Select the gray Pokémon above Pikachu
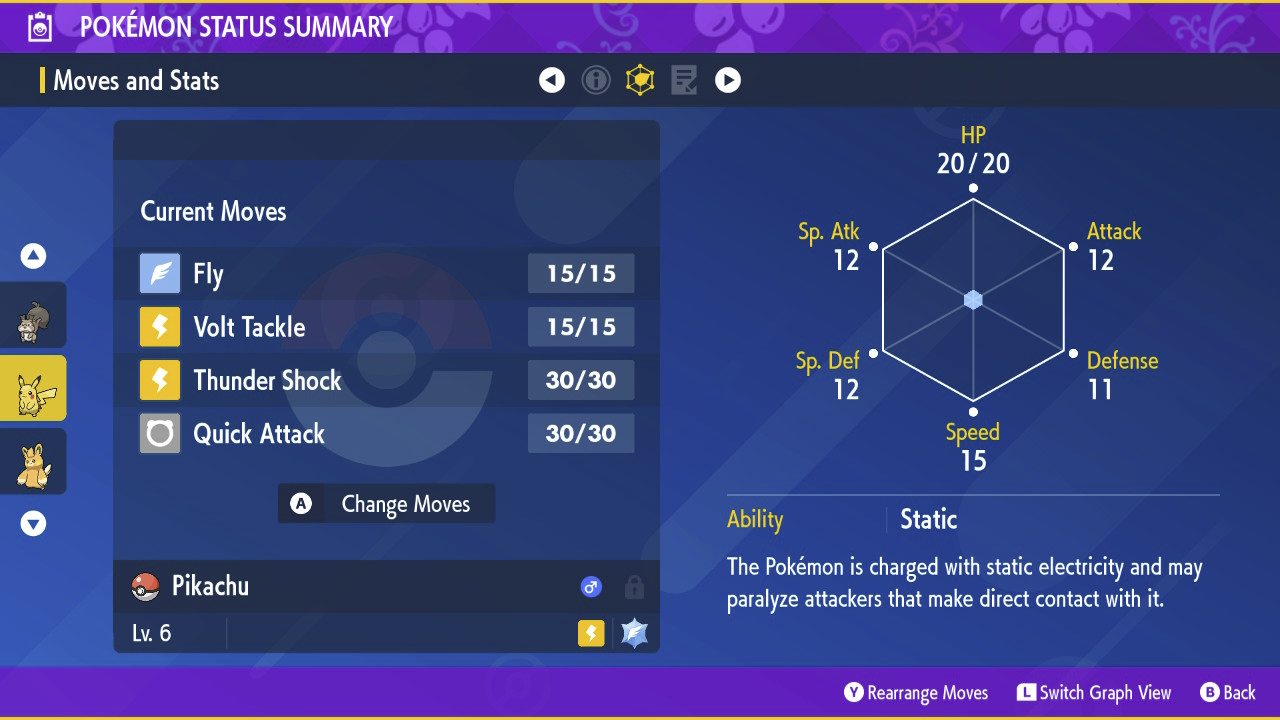 click(x=34, y=316)
